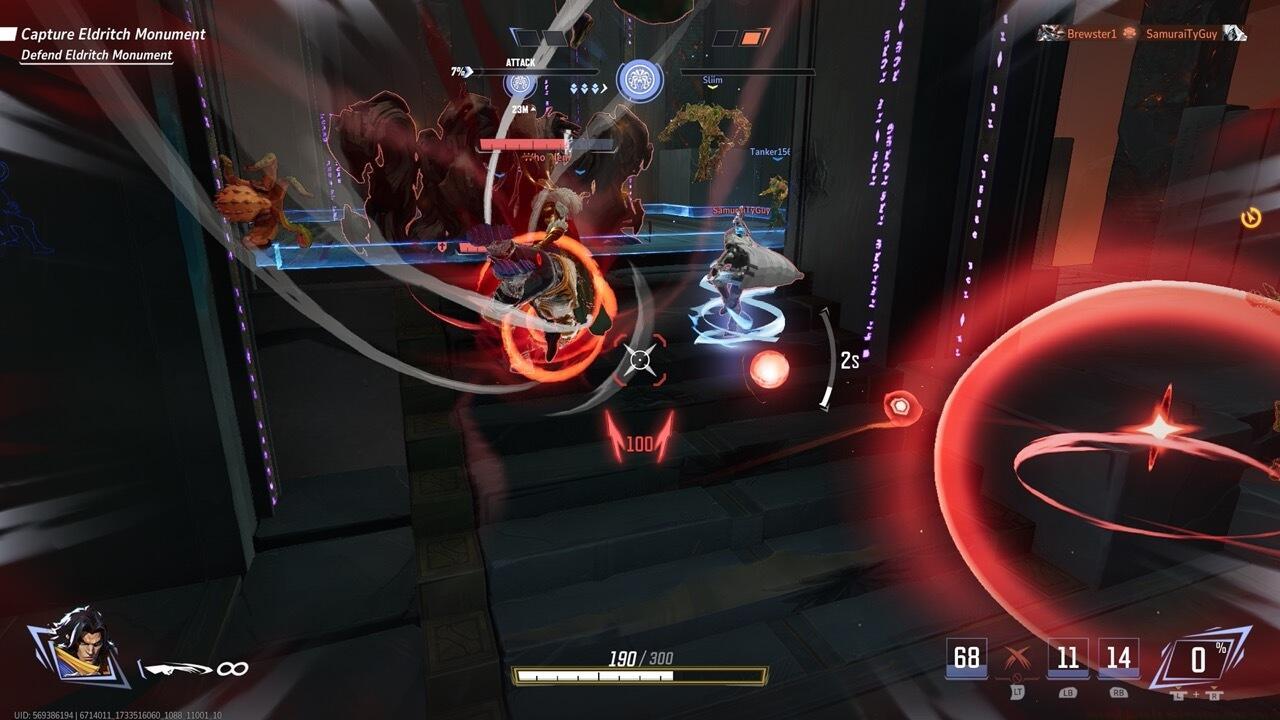Select the Defend Eldritch Monument objective entry

pyautogui.click(x=99, y=55)
